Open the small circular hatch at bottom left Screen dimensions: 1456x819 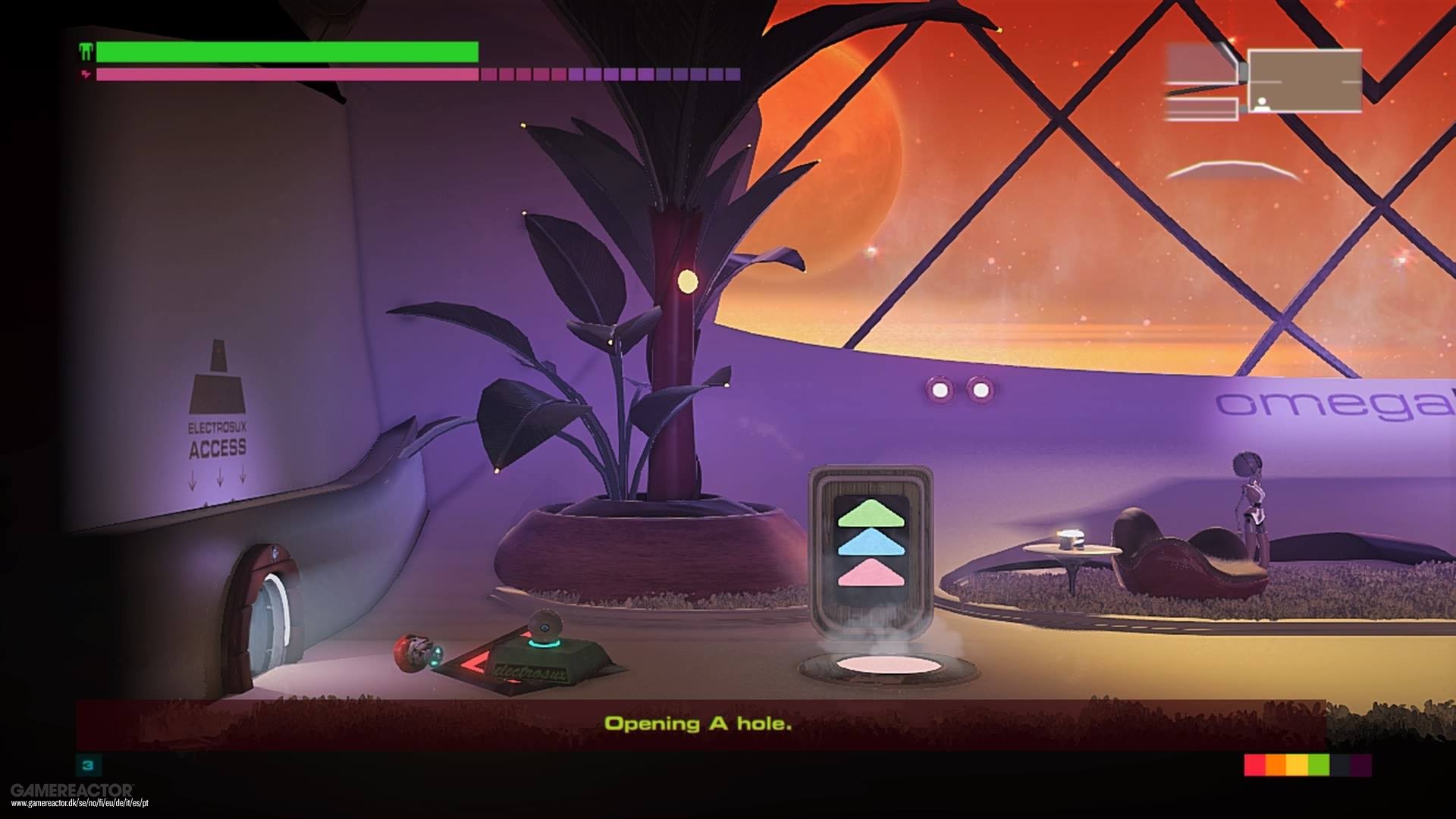tap(267, 607)
